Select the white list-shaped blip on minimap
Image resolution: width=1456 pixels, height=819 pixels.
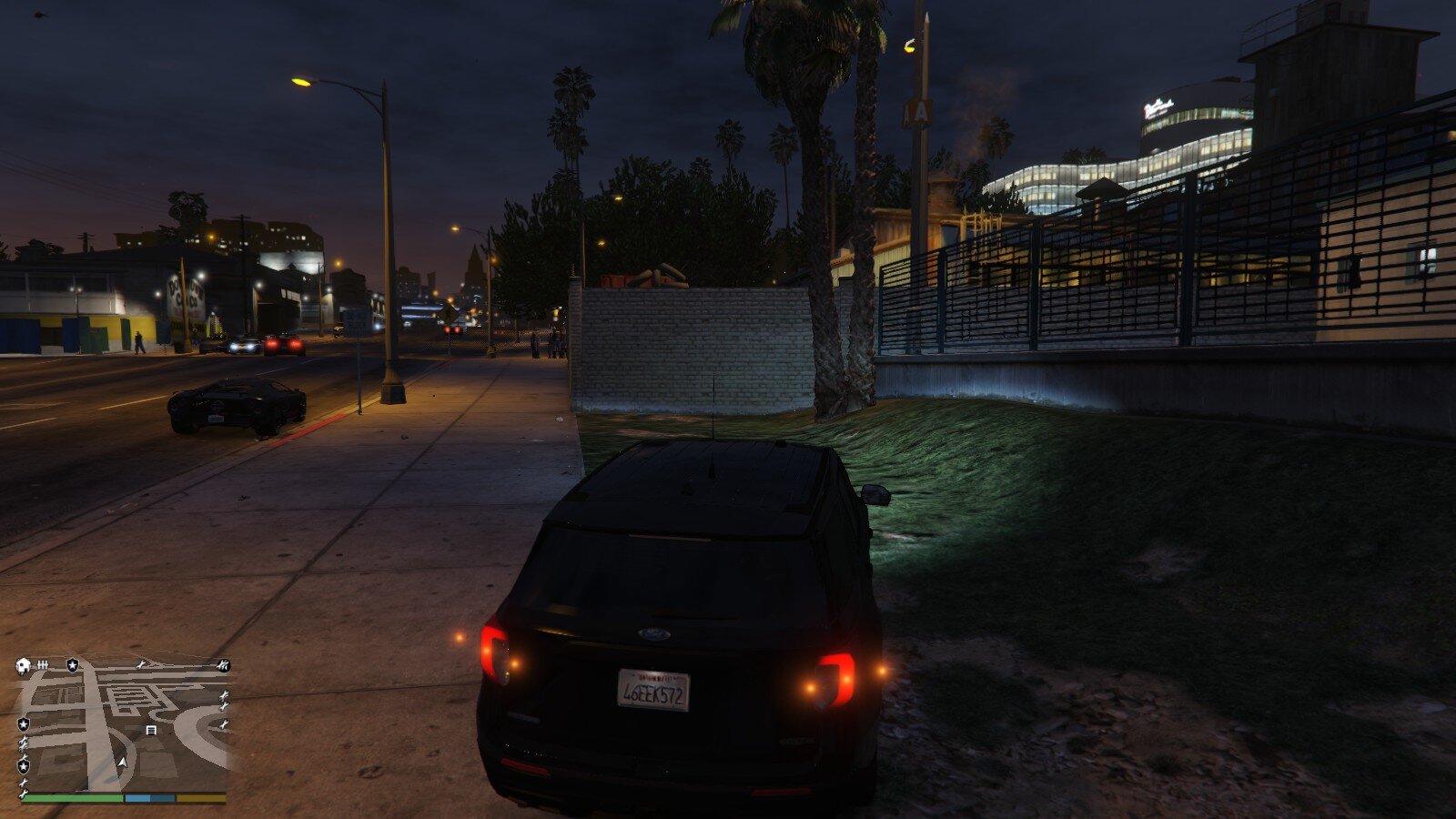point(151,730)
